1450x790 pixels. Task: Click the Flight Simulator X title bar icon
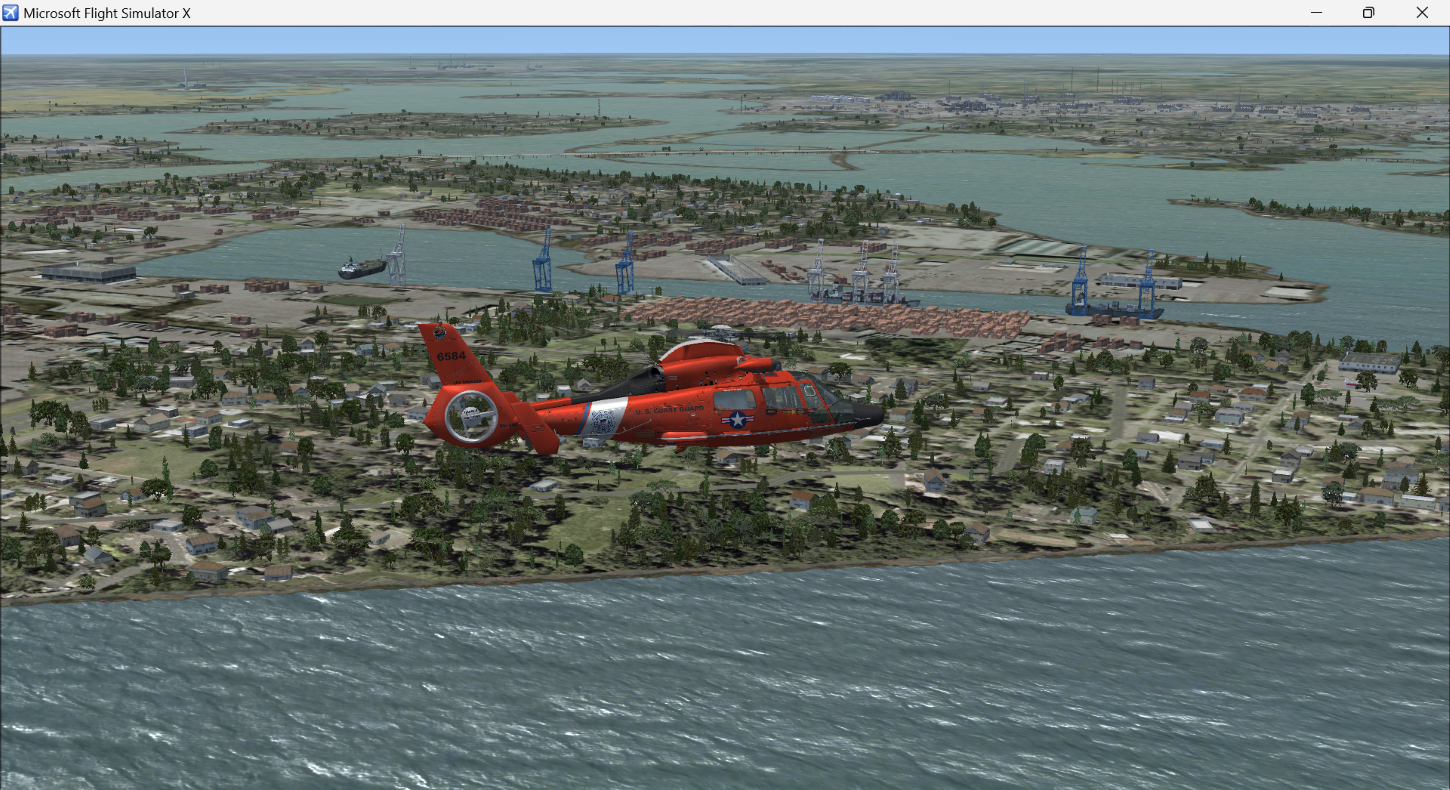tap(10, 12)
